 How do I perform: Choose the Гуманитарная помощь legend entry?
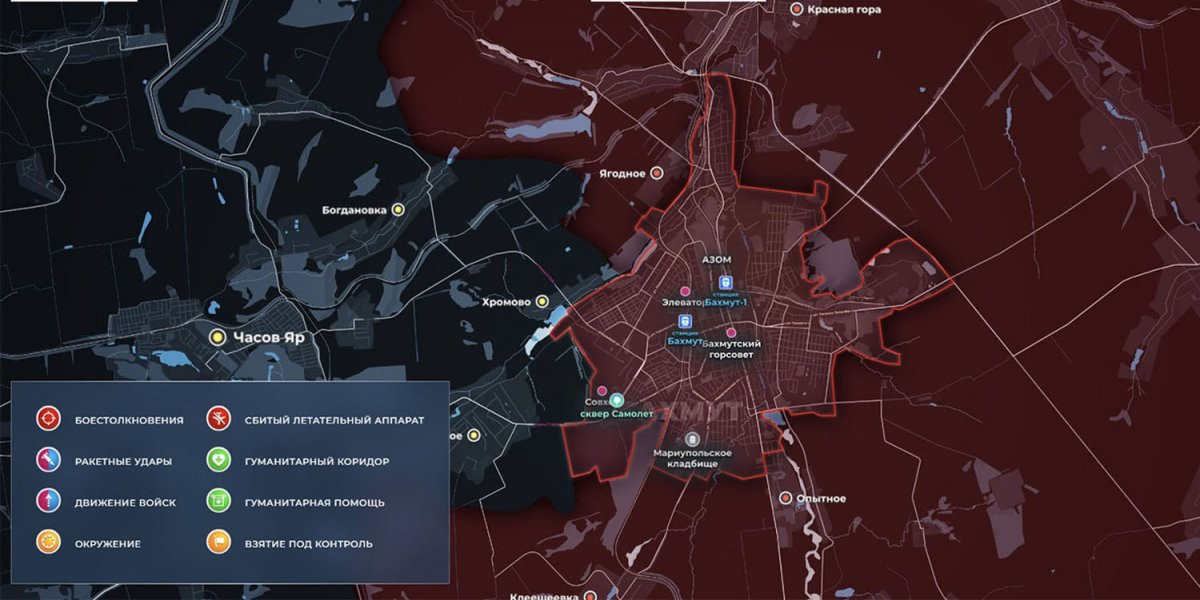point(218,502)
